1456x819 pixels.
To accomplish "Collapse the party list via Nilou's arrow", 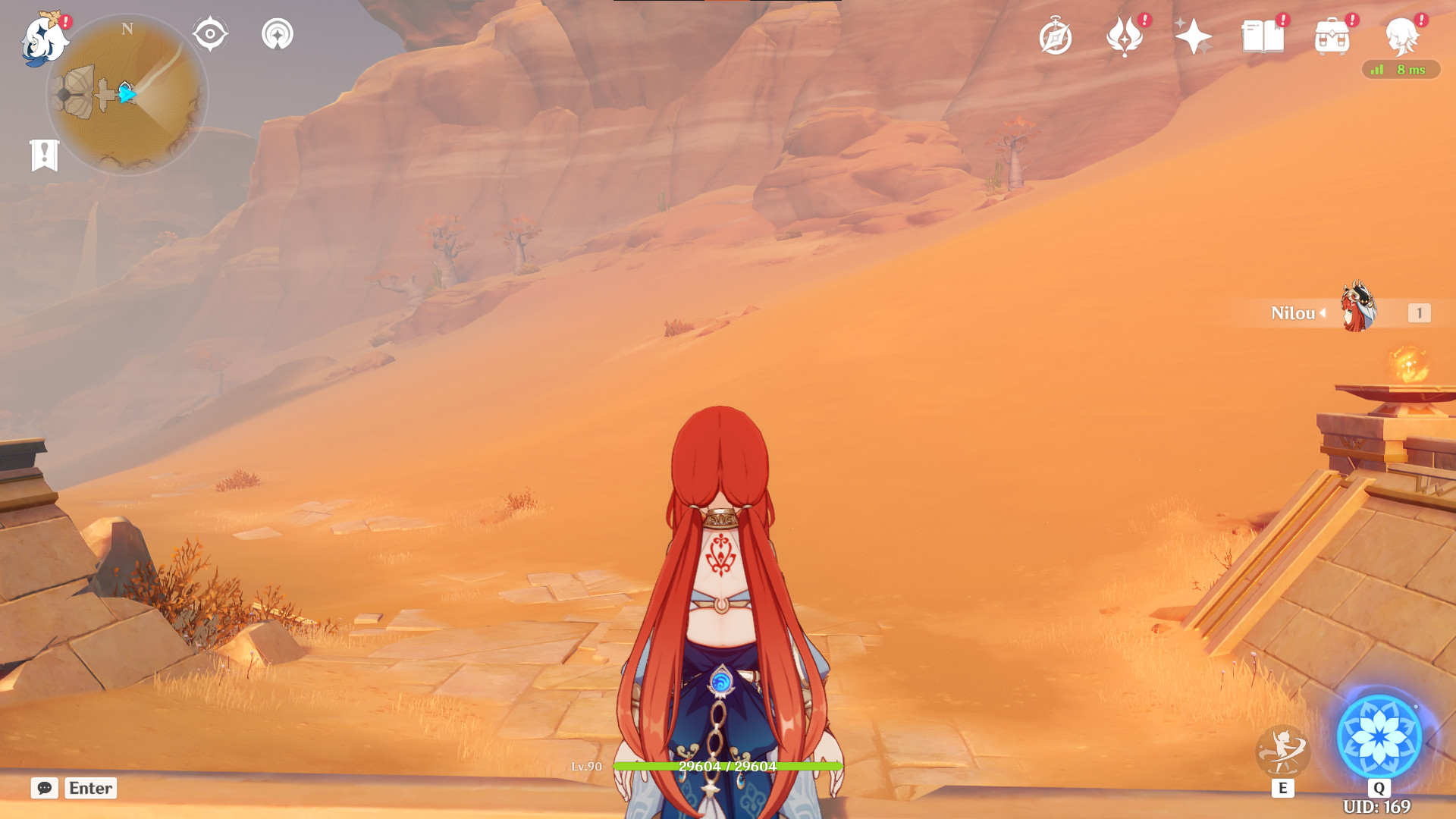I will pyautogui.click(x=1323, y=314).
